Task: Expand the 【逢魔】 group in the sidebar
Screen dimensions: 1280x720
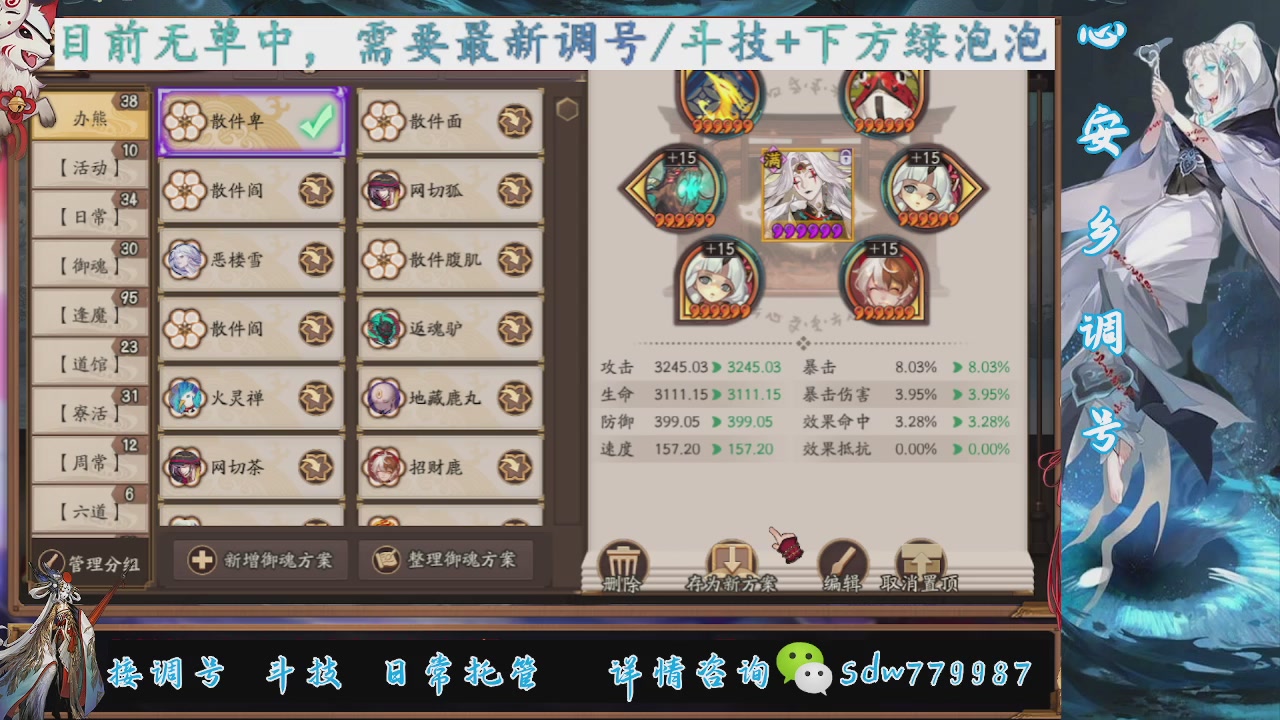Action: pos(90,313)
